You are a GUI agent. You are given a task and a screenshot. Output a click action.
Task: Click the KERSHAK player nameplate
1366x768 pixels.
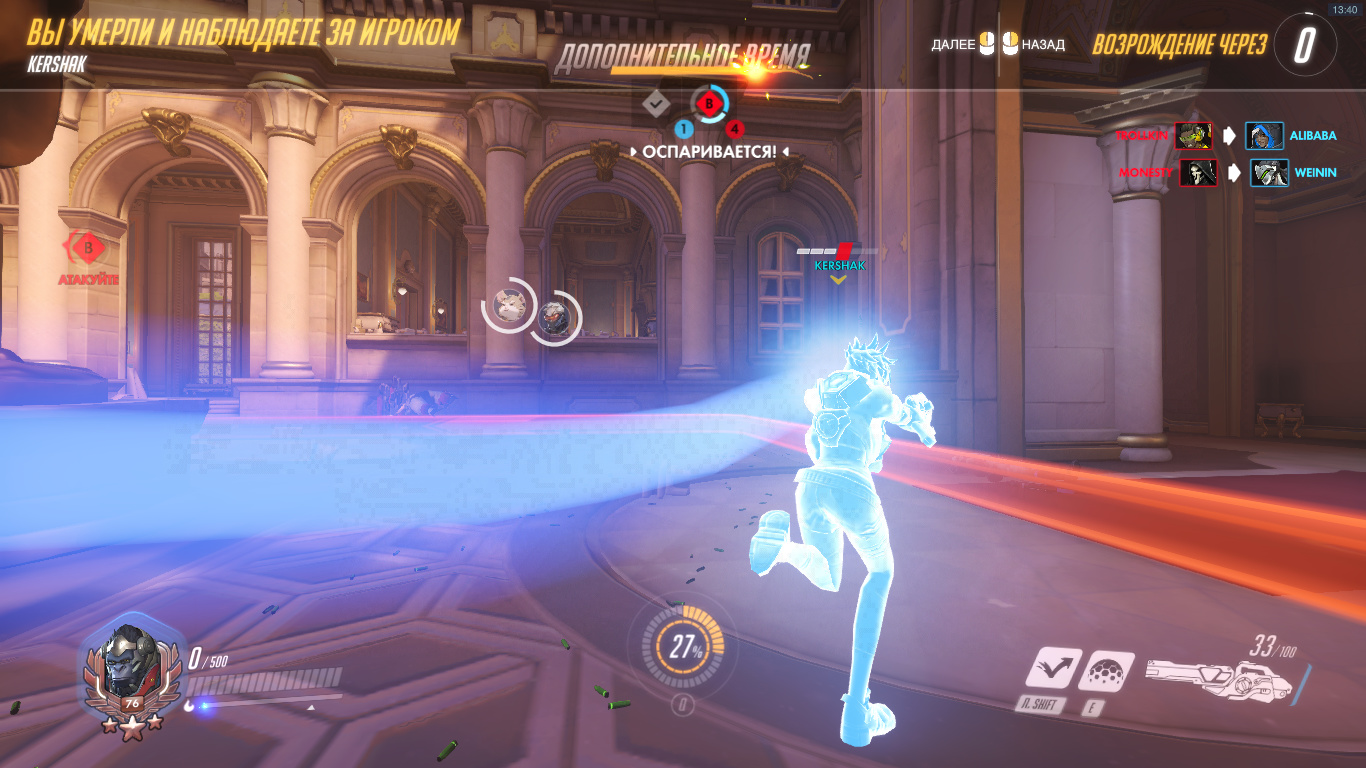click(839, 265)
